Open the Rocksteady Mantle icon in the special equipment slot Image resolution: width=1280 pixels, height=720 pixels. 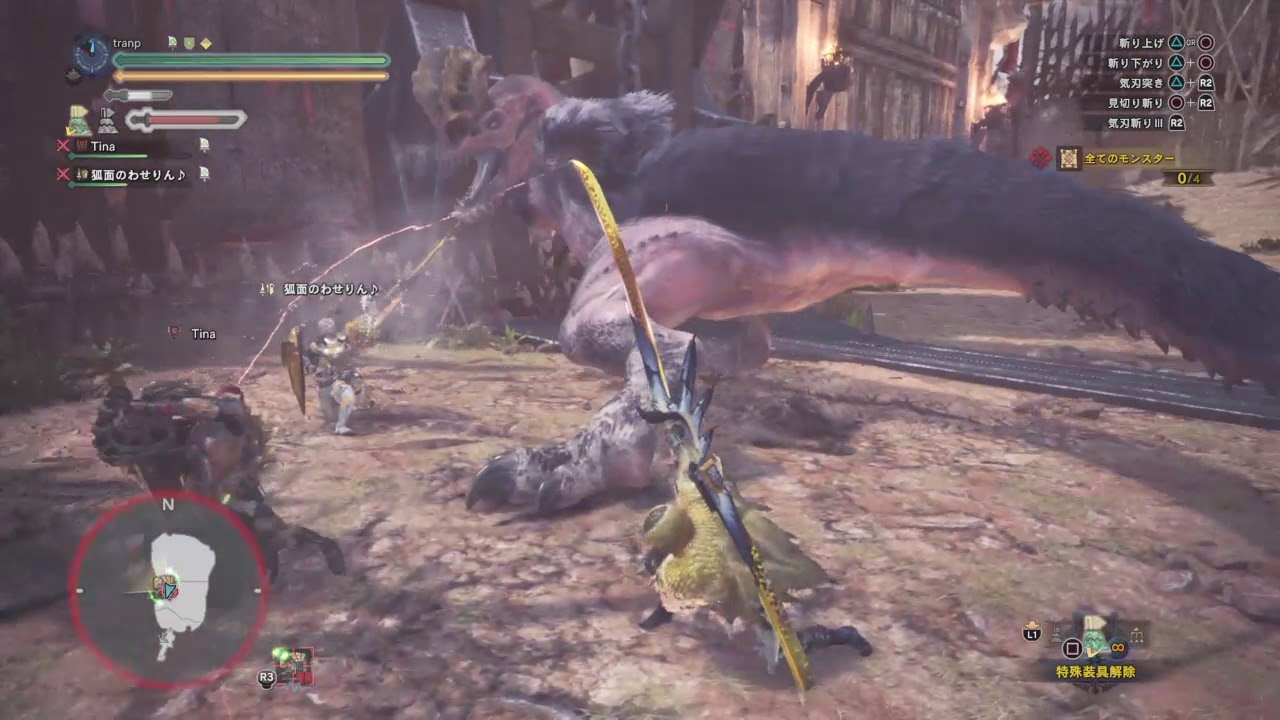pos(1095,634)
